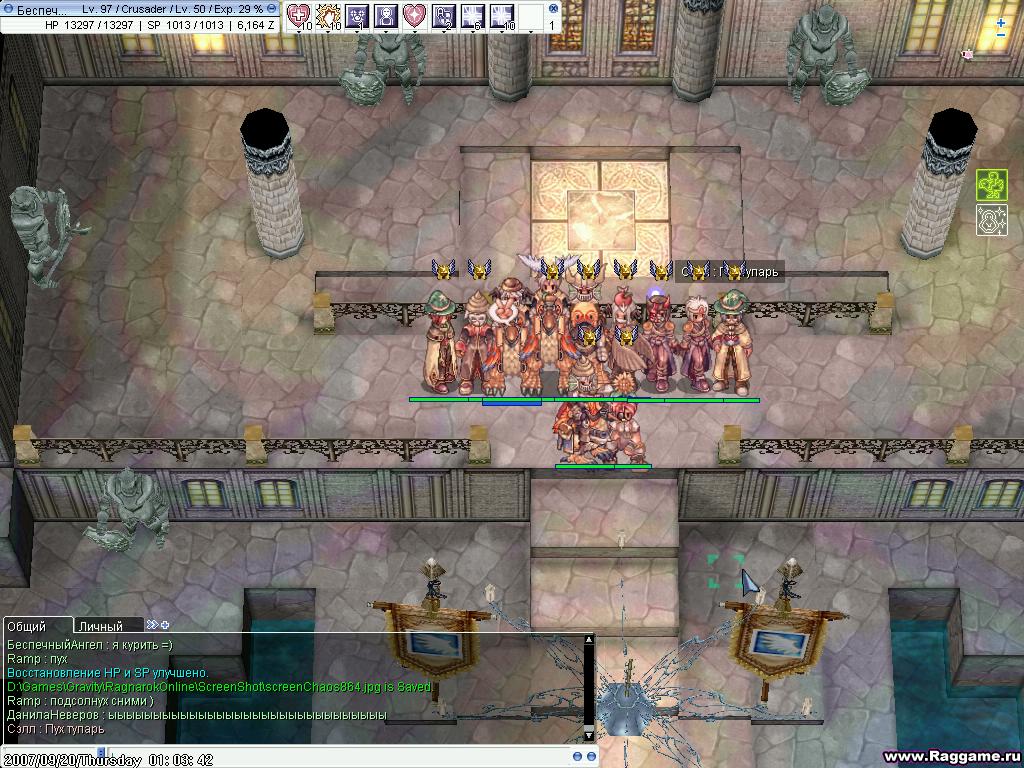This screenshot has height=768, width=1024.
Task: Activate the spiky burst skill icon
Action: click(328, 16)
